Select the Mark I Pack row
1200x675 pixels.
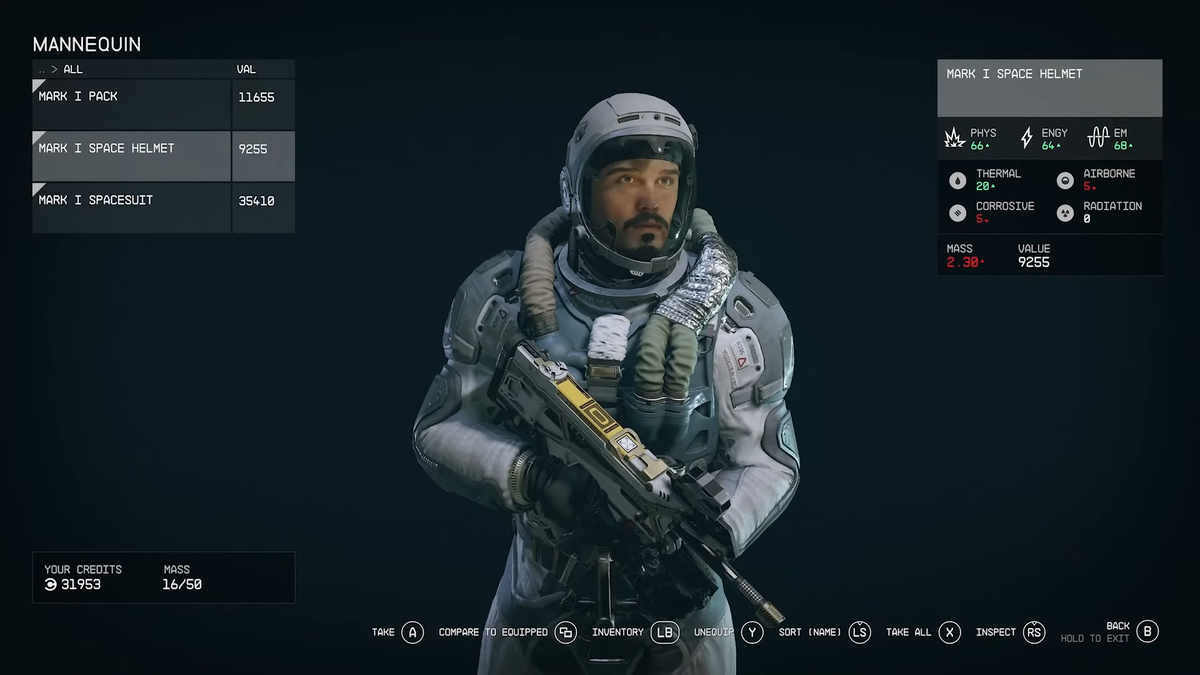click(x=130, y=104)
